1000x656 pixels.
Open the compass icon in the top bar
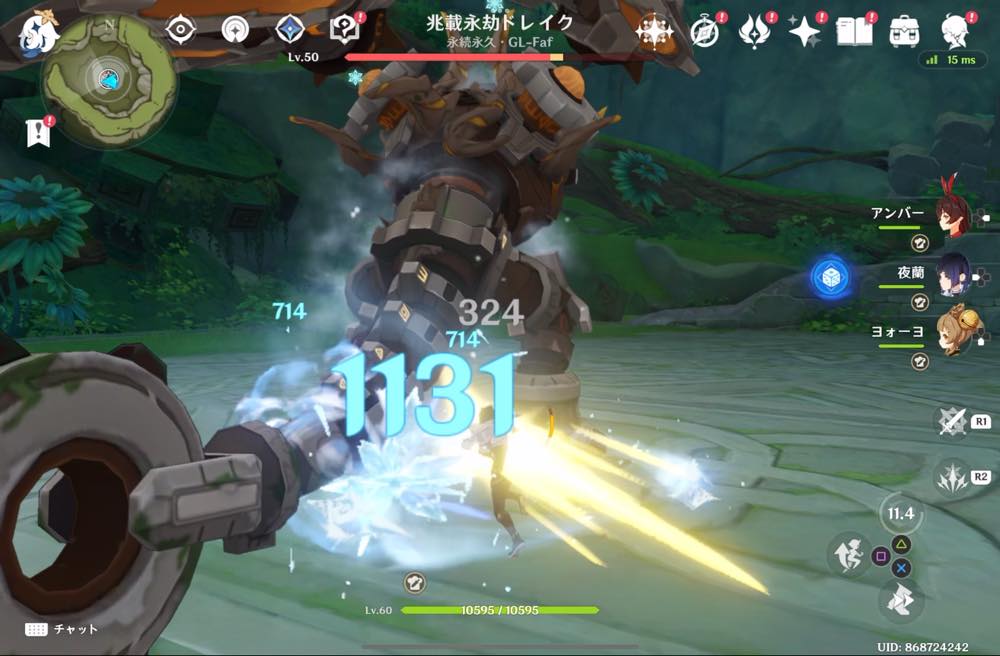click(x=705, y=31)
